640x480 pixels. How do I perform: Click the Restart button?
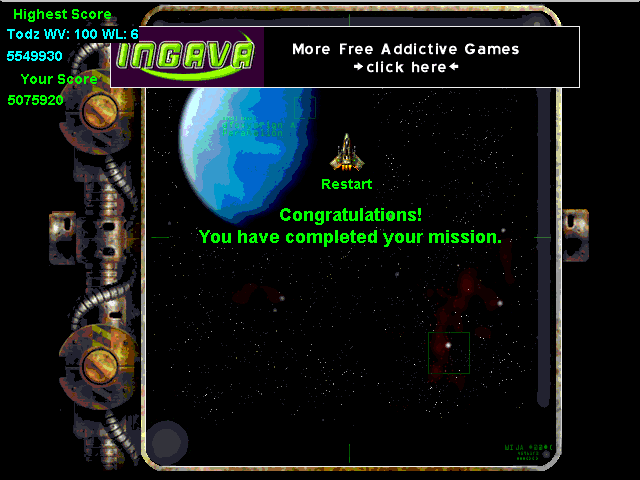346,184
